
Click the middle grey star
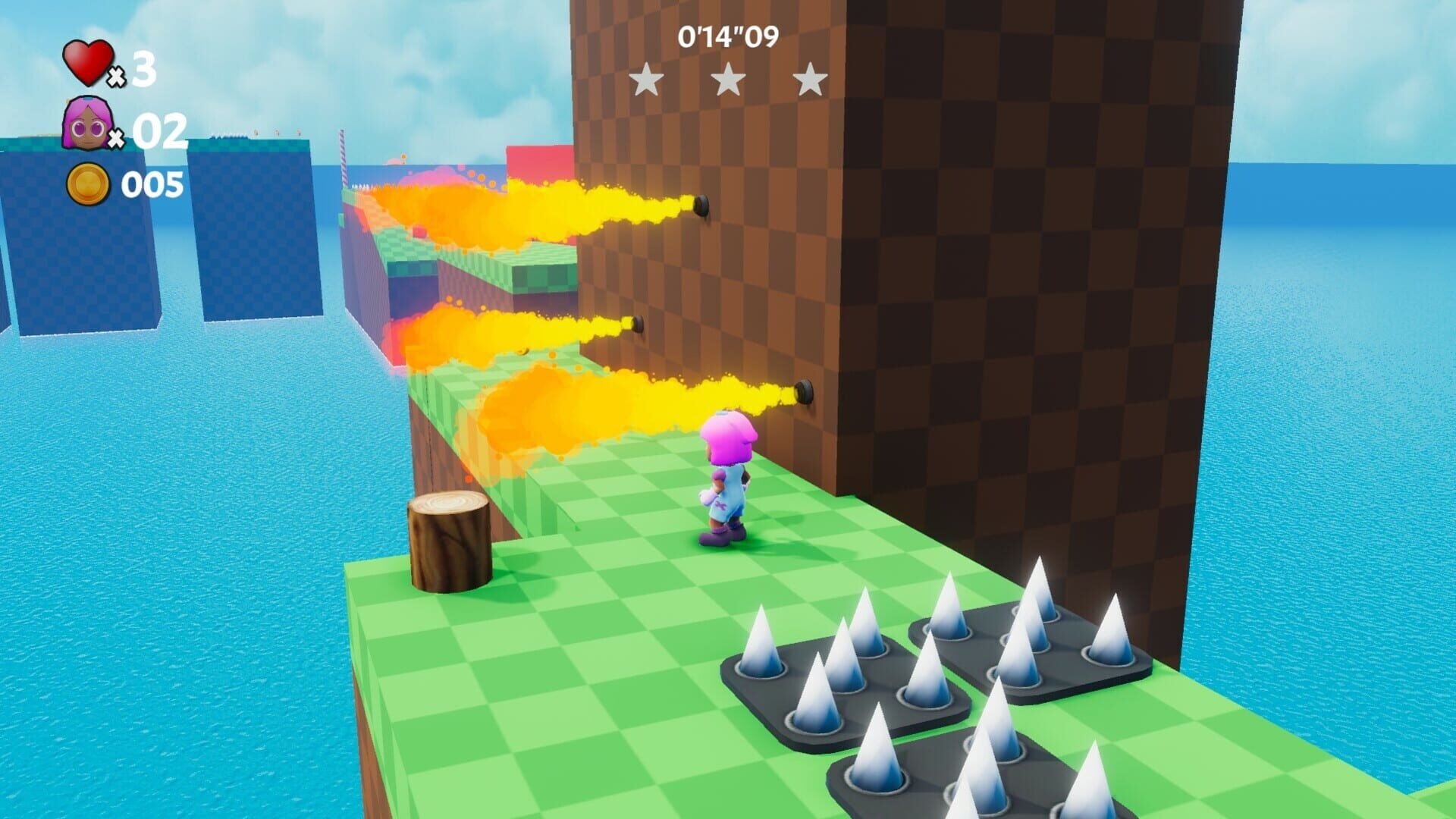pyautogui.click(x=730, y=80)
